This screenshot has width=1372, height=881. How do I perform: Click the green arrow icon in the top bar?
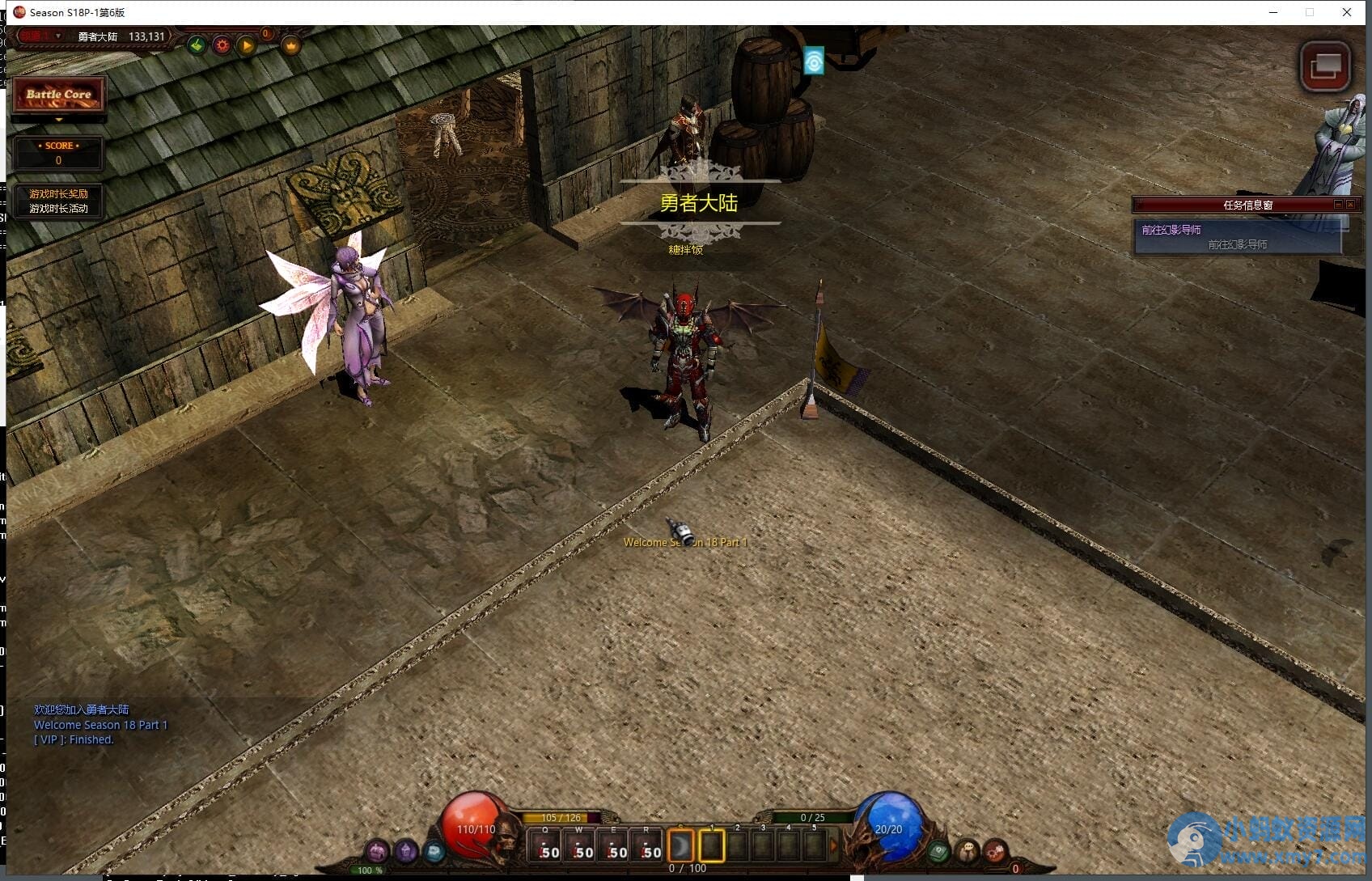point(197,45)
